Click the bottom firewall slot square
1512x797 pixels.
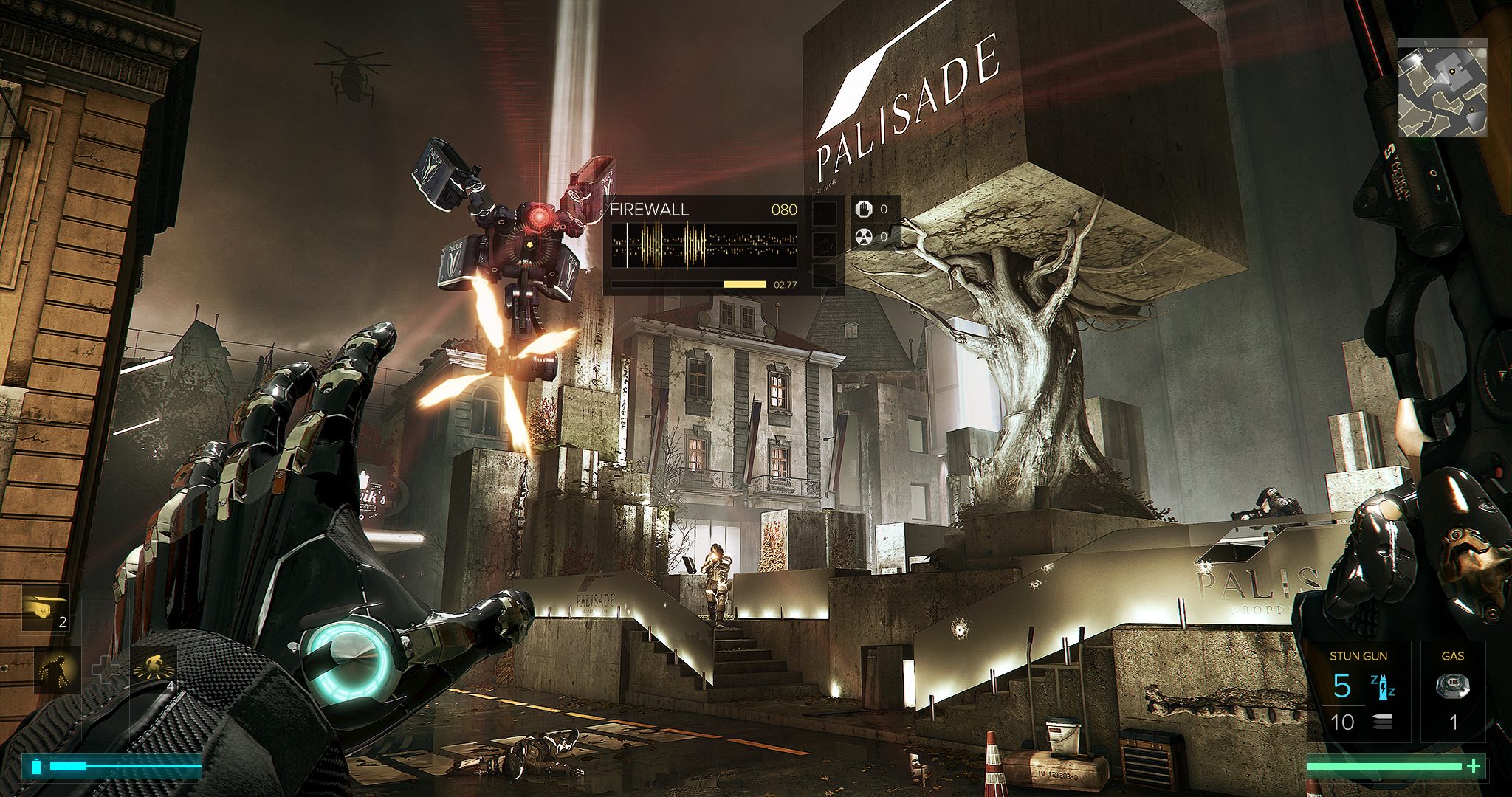(825, 275)
